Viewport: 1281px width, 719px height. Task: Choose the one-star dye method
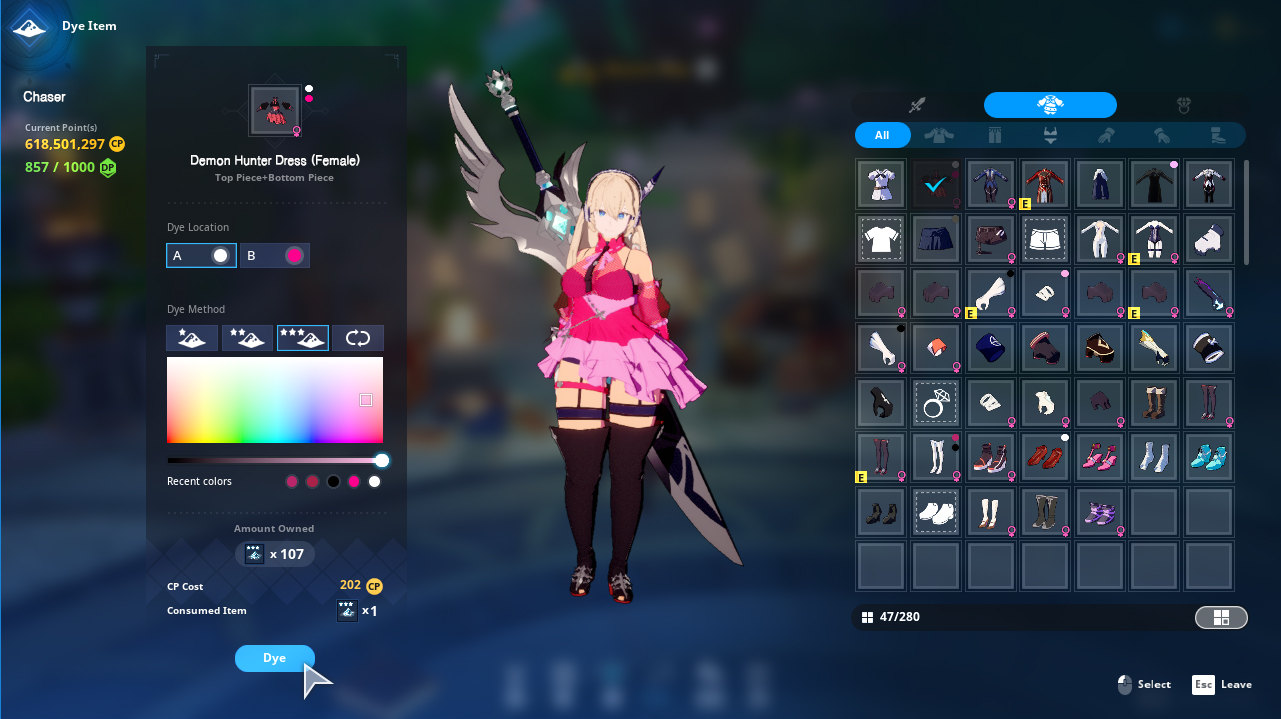[x=192, y=338]
